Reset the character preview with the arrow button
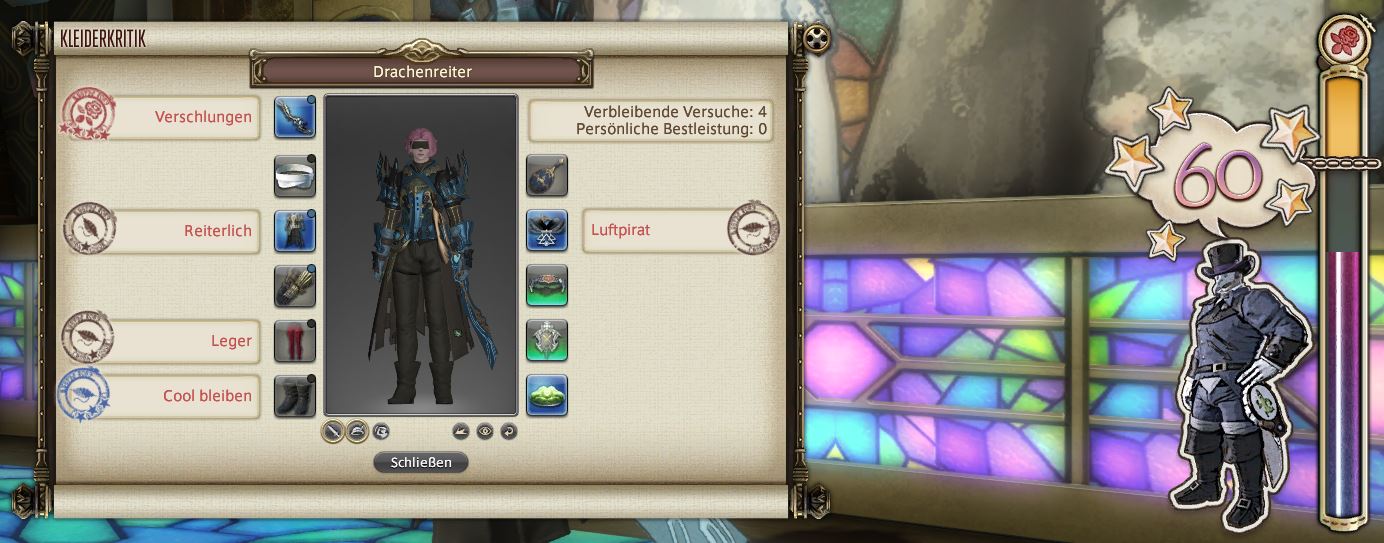The width and height of the screenshot is (1384, 543). [x=509, y=432]
